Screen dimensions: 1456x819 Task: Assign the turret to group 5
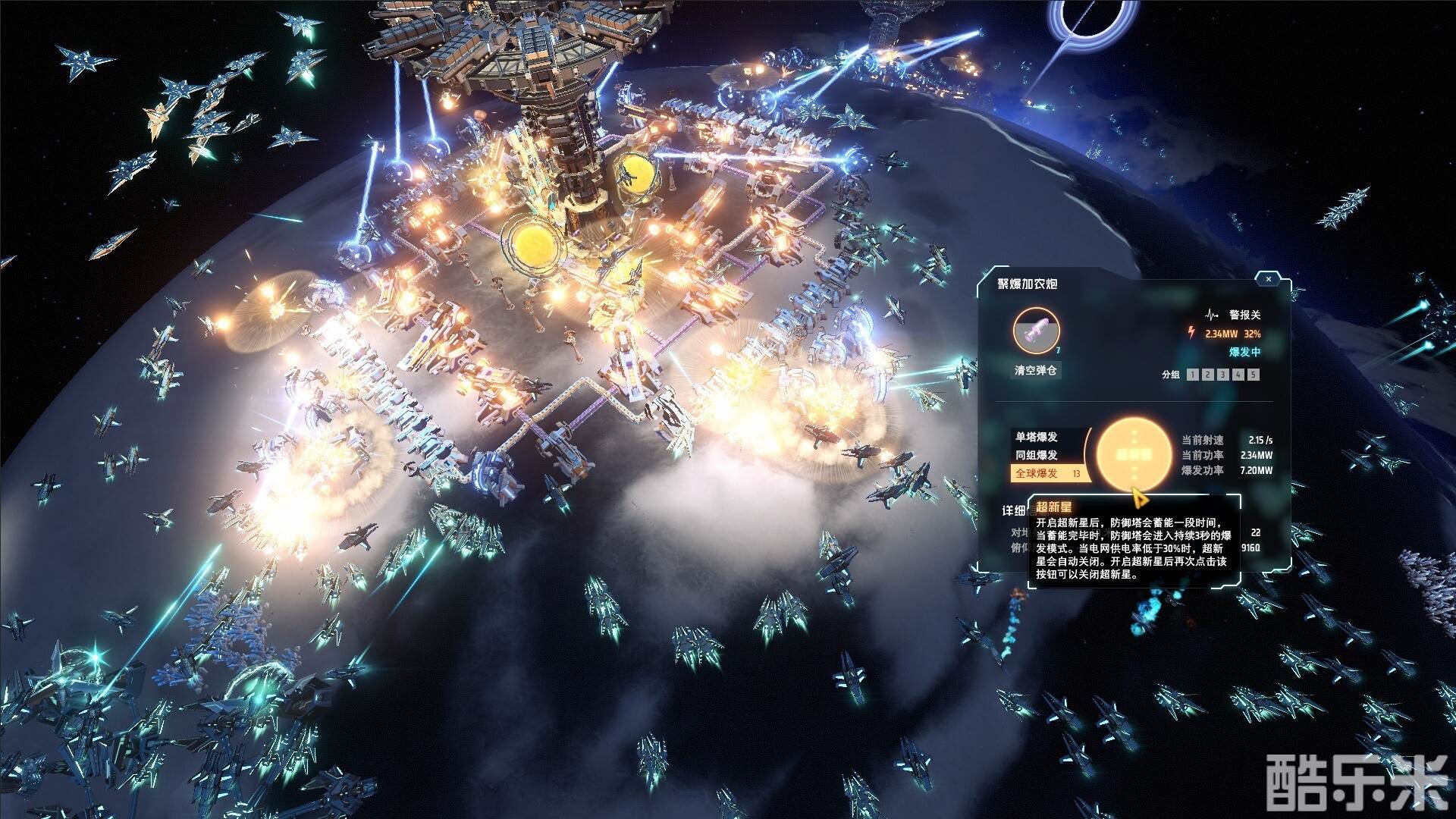(x=1254, y=375)
